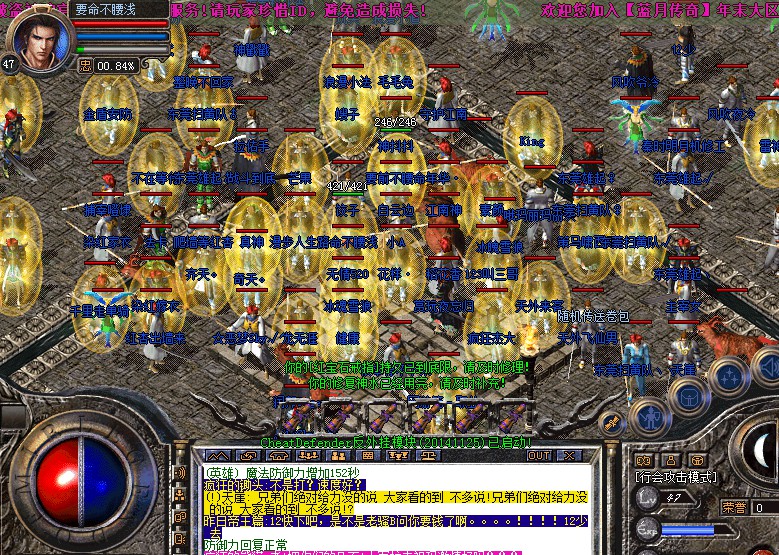Click the 忠 loyalty icon under the bars
This screenshot has width=779, height=555.
[x=85, y=65]
